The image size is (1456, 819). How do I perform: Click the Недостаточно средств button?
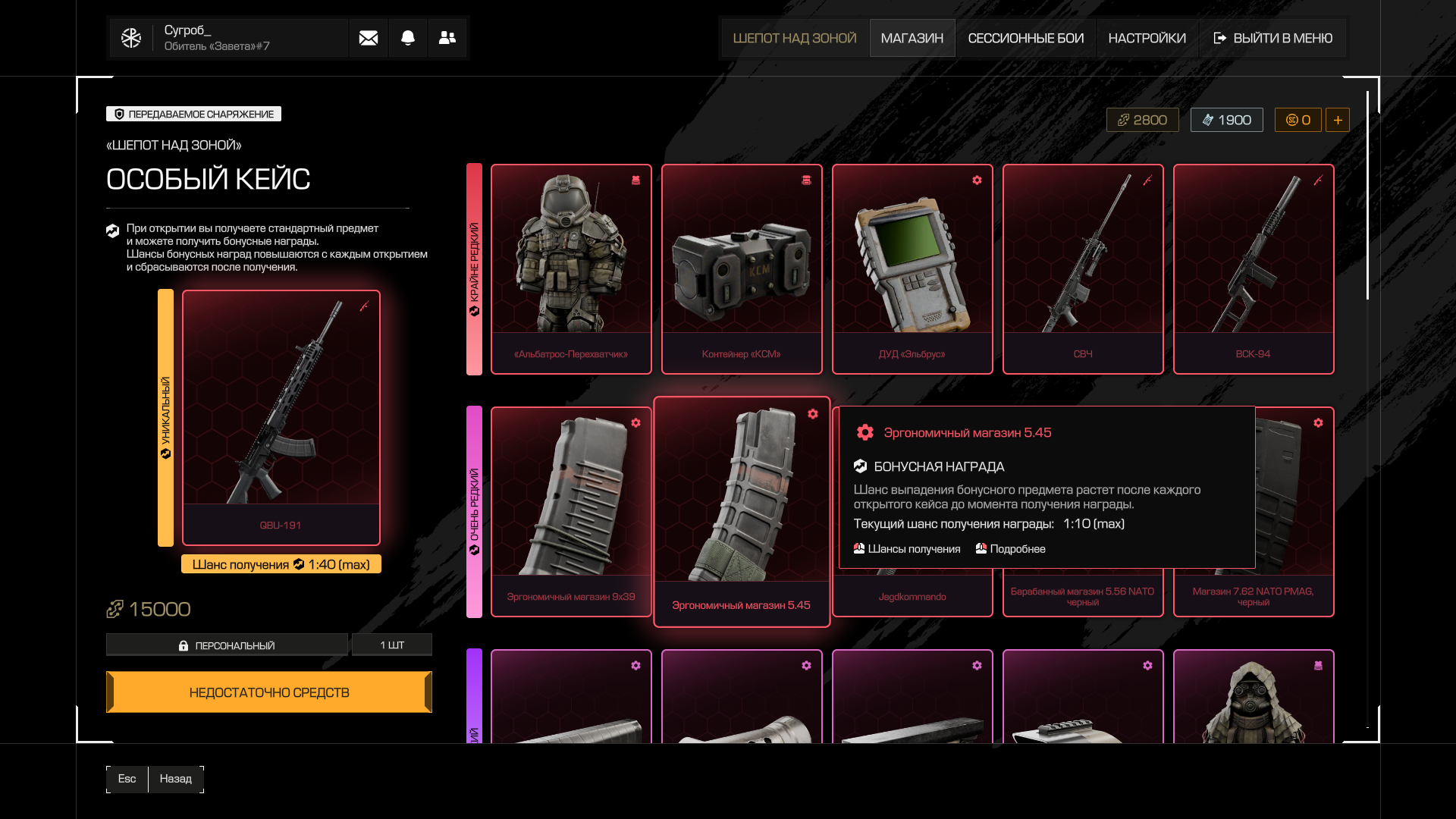(x=269, y=692)
